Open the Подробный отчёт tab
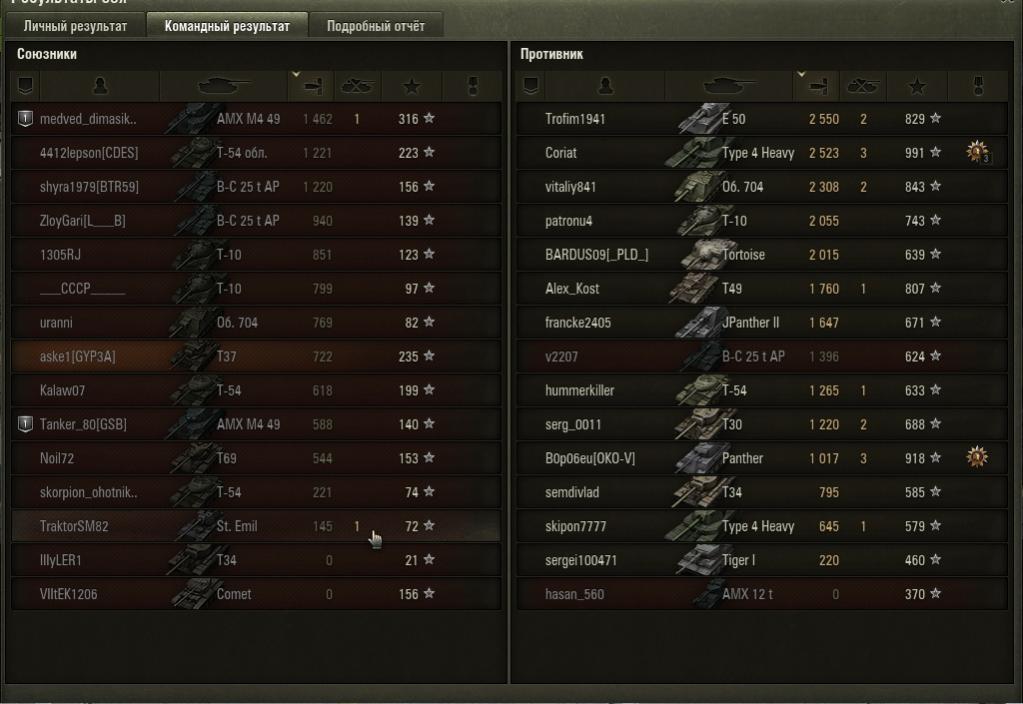 pyautogui.click(x=376, y=26)
